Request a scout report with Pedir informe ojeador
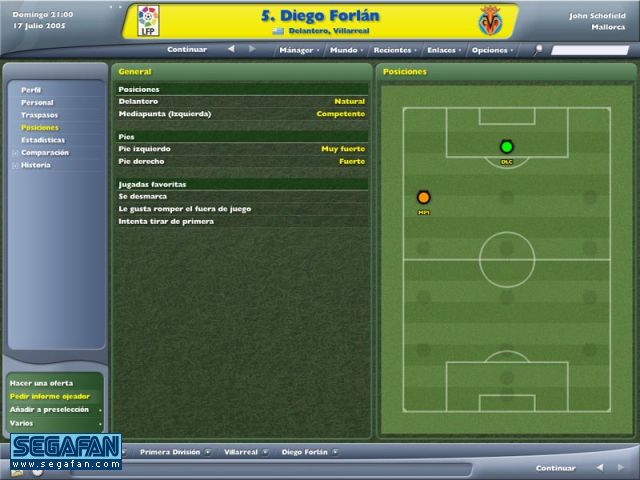The width and height of the screenshot is (640, 480). click(49, 396)
